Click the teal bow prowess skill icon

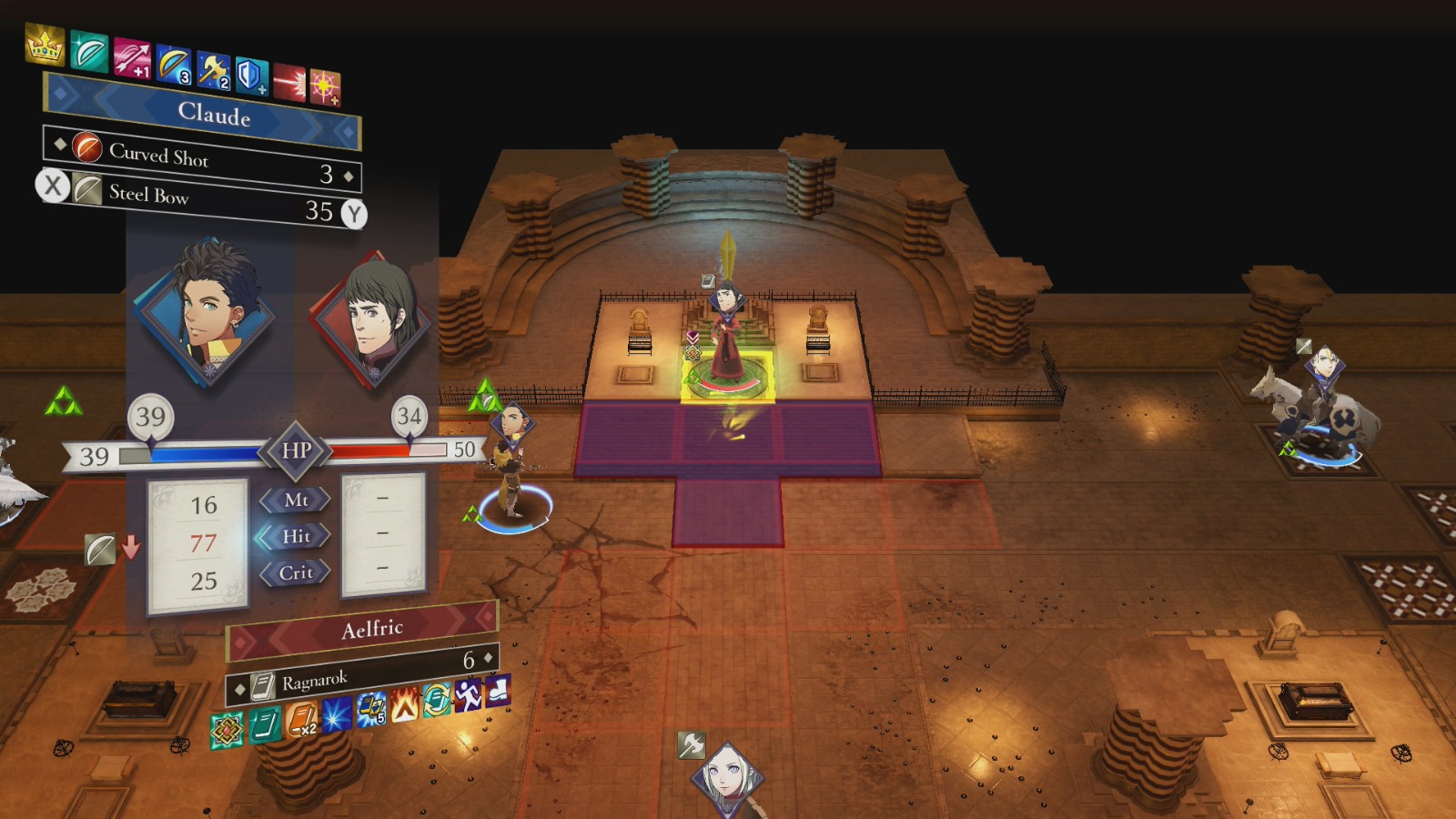coord(89,51)
